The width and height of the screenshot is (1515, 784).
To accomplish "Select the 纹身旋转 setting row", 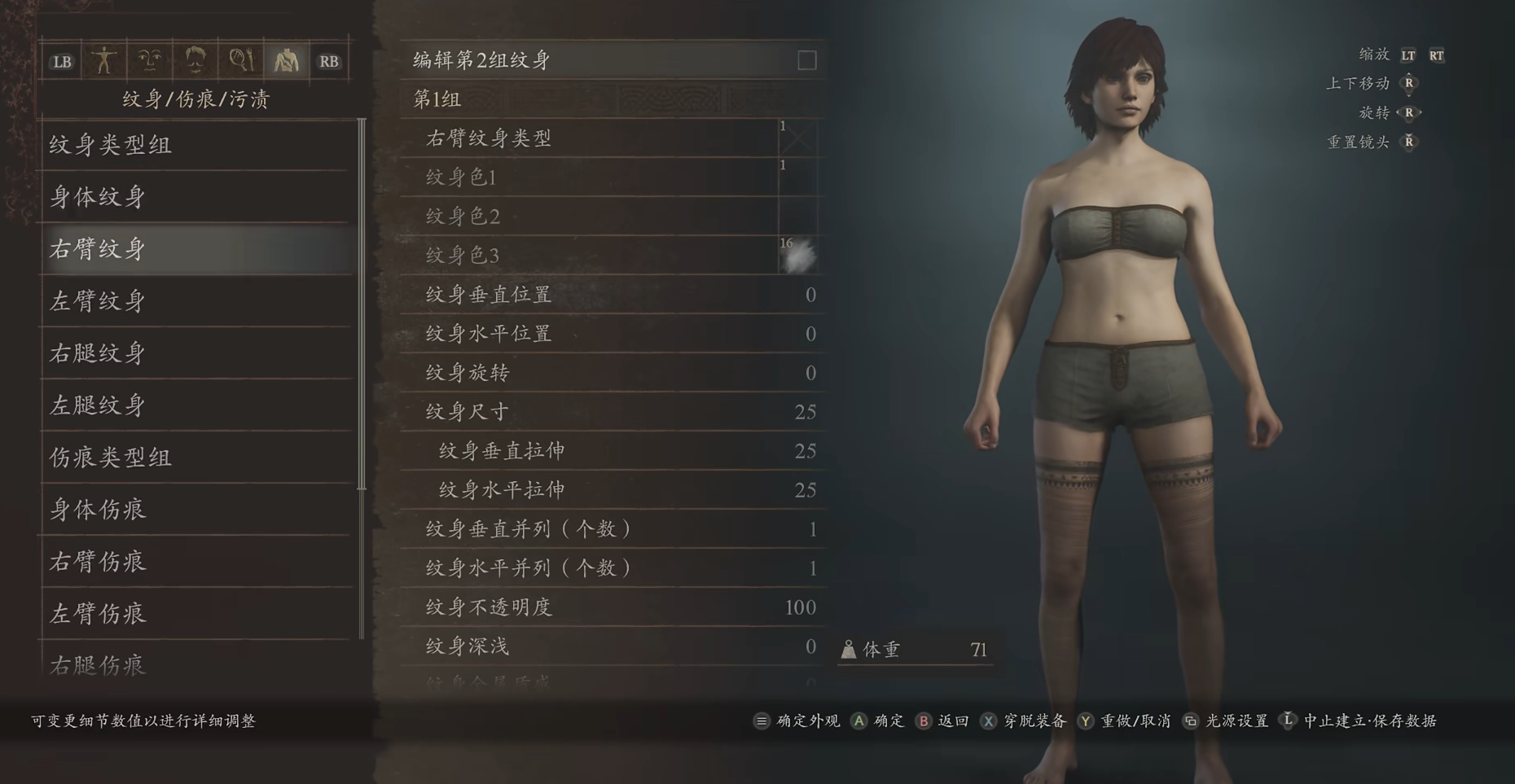I will [613, 373].
